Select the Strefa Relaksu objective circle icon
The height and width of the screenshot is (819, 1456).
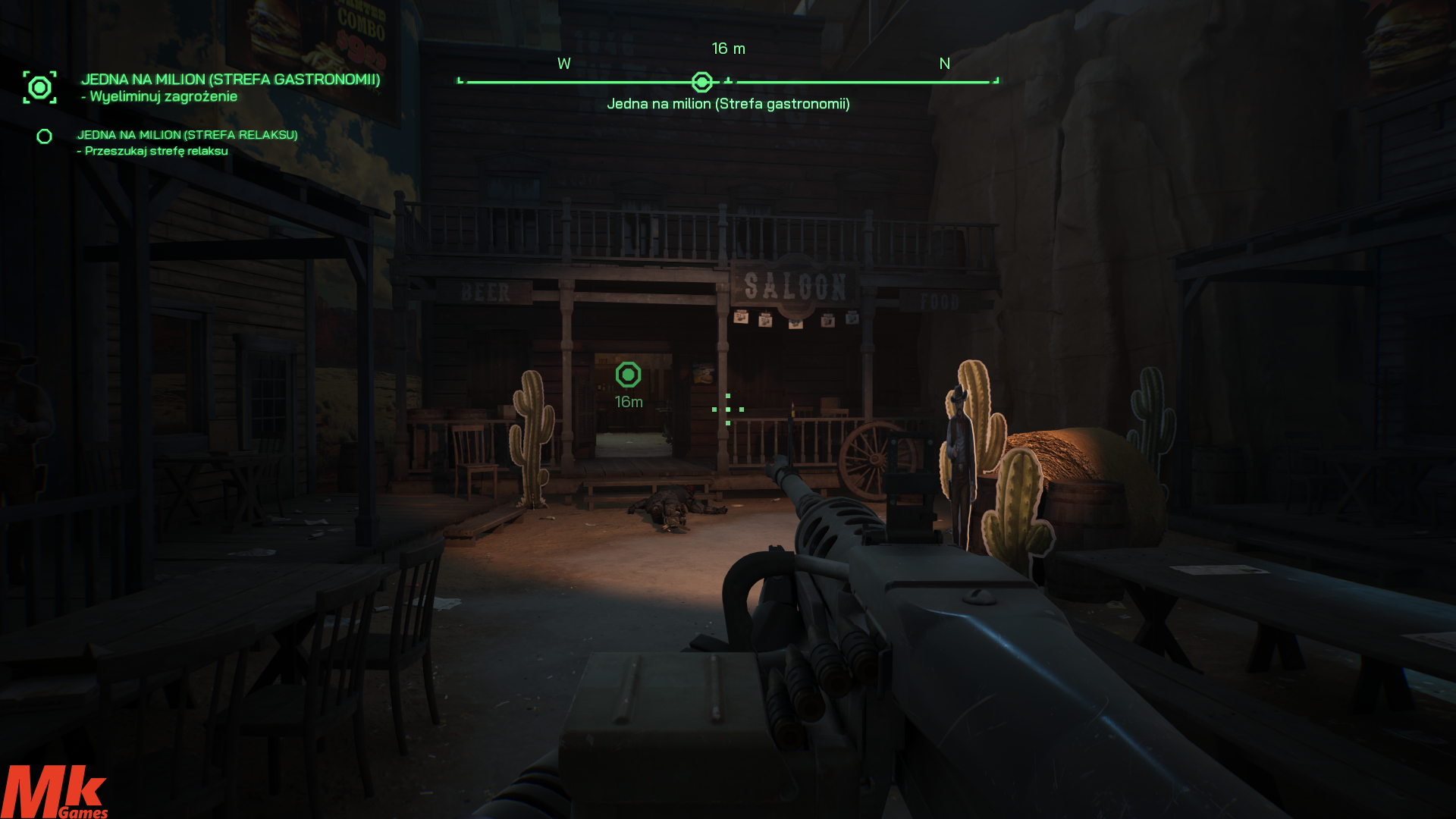[45, 136]
